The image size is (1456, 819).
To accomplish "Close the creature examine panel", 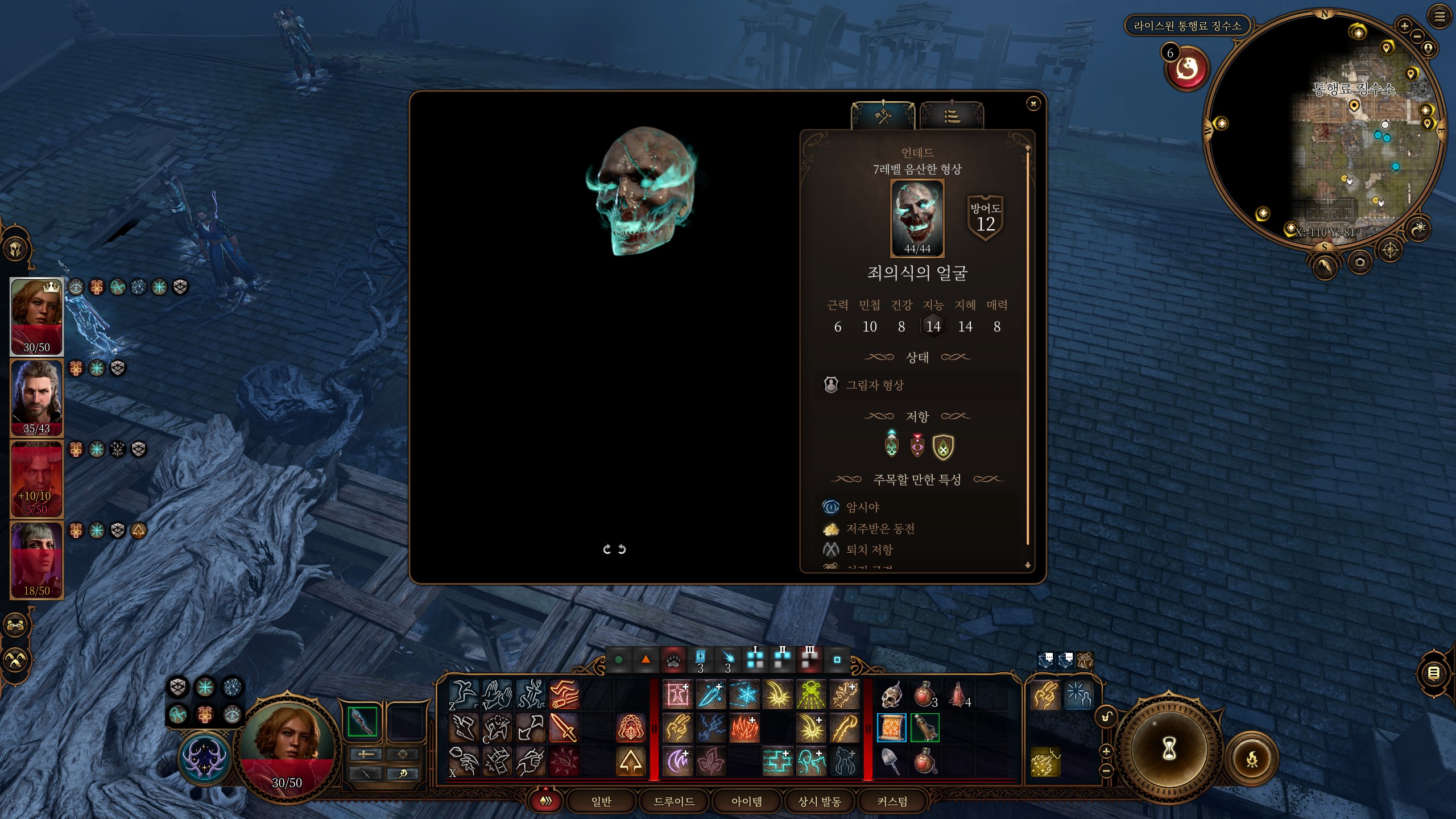I will 1033,103.
